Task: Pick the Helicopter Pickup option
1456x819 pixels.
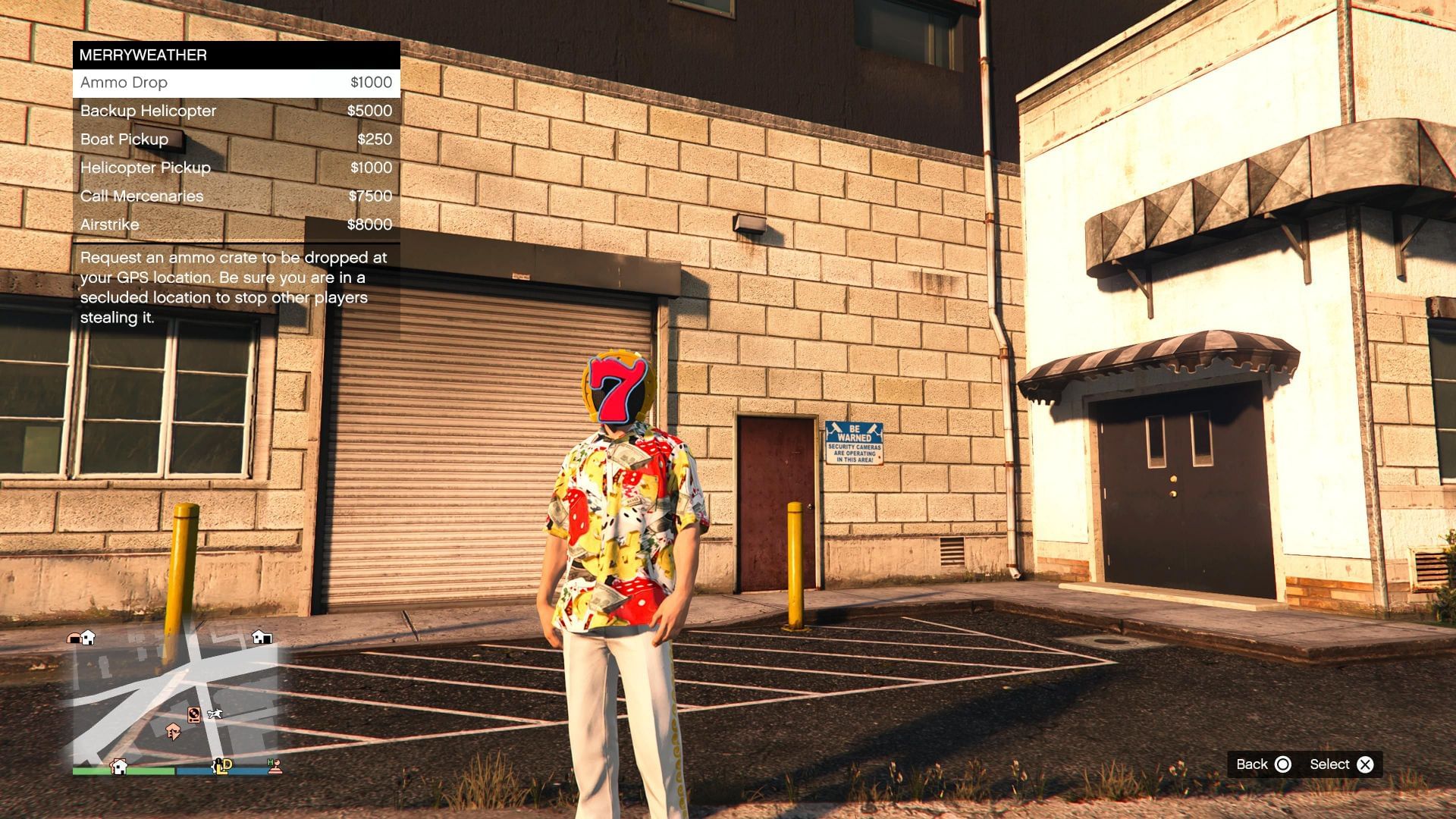Action: pos(236,168)
